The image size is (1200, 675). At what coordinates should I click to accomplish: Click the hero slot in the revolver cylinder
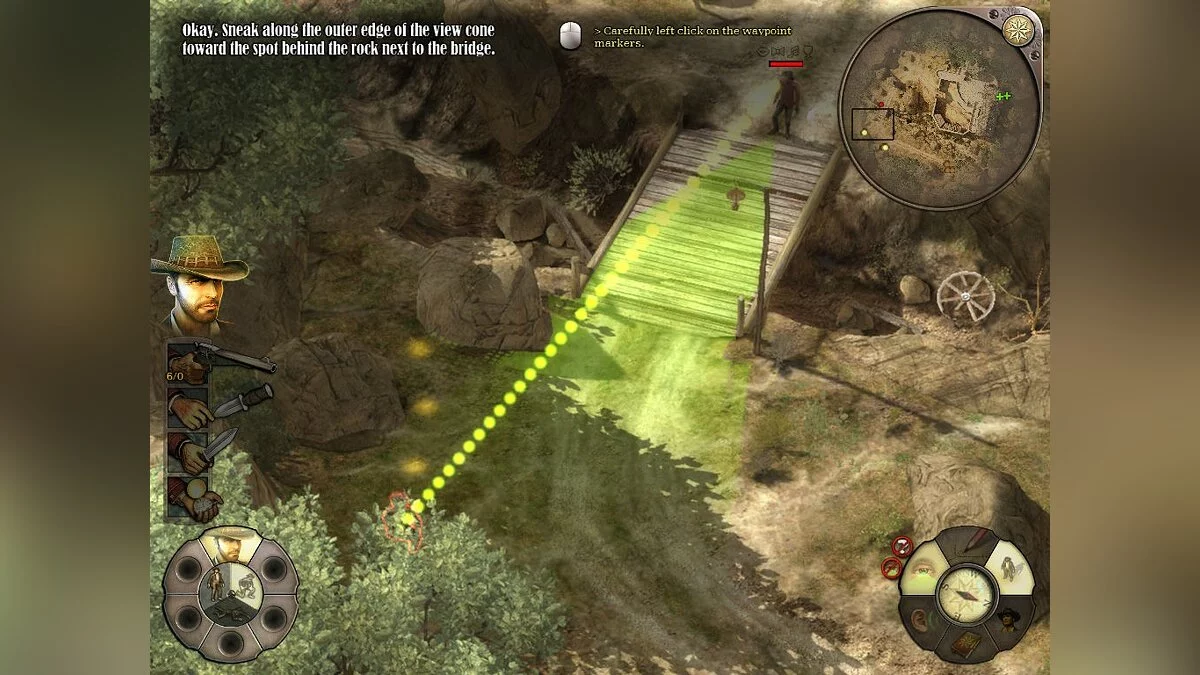click(x=230, y=545)
